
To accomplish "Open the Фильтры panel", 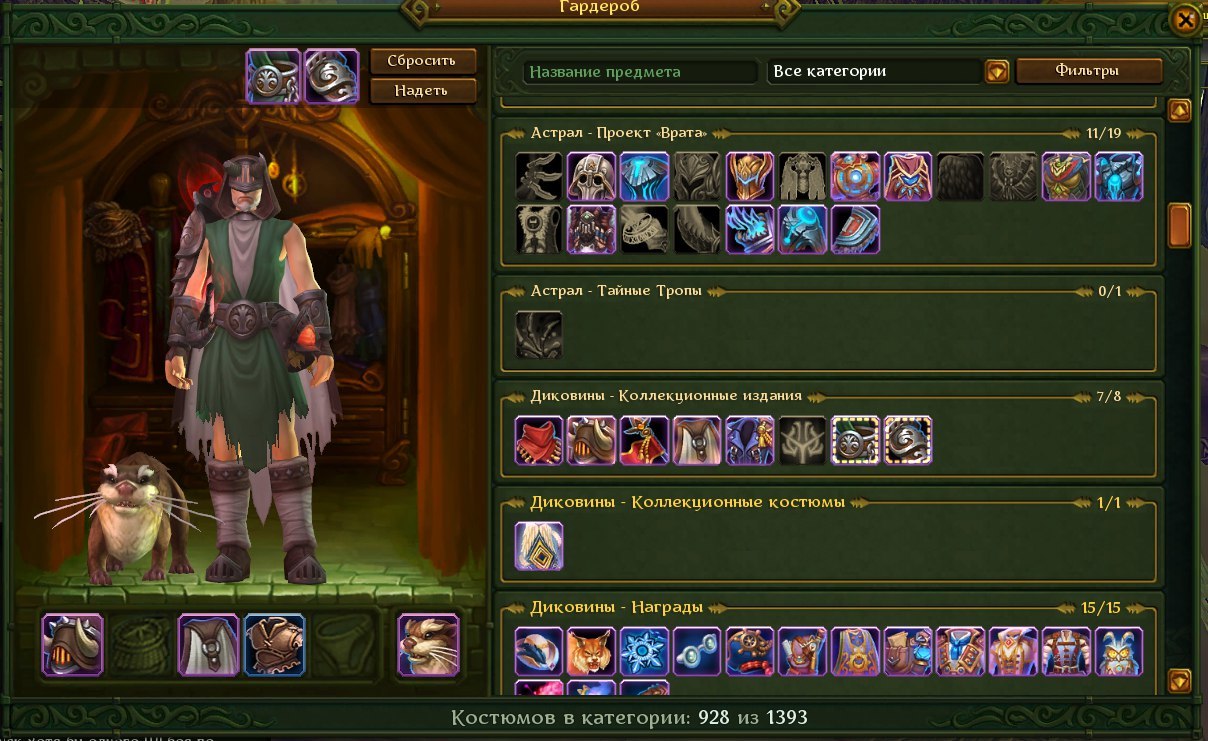I will pos(1089,71).
